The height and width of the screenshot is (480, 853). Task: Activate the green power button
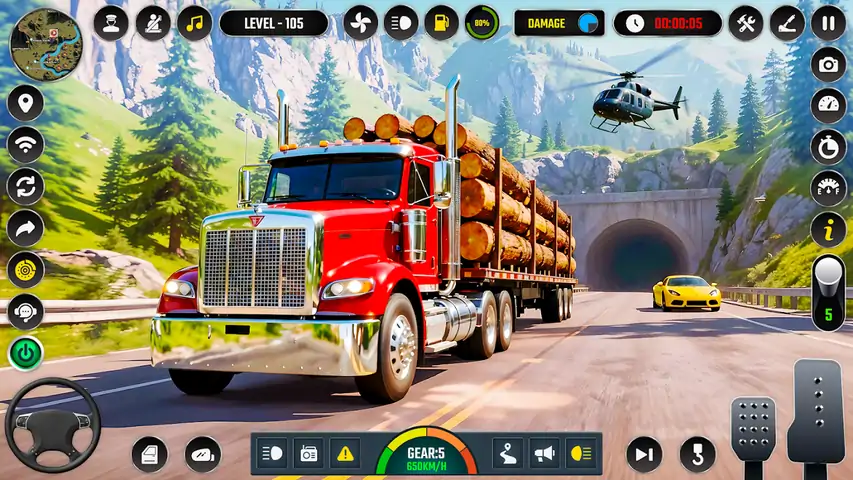coord(25,352)
